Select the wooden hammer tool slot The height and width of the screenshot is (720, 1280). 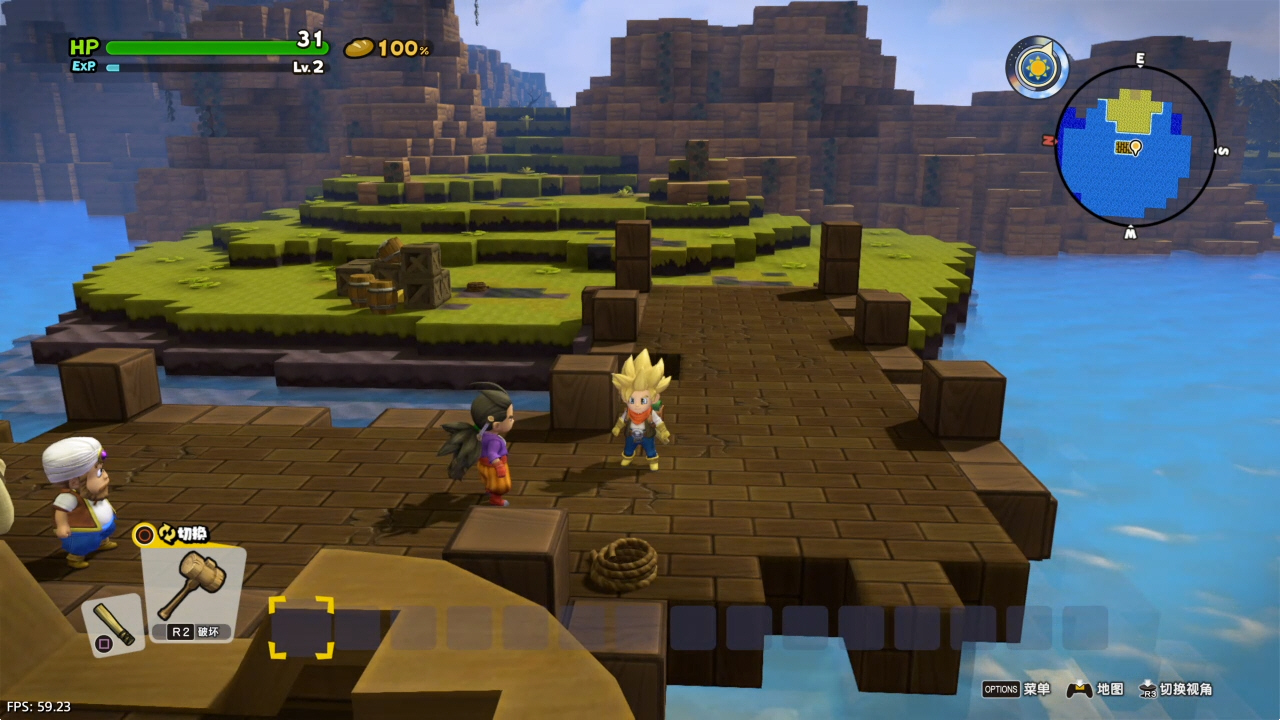pos(192,590)
